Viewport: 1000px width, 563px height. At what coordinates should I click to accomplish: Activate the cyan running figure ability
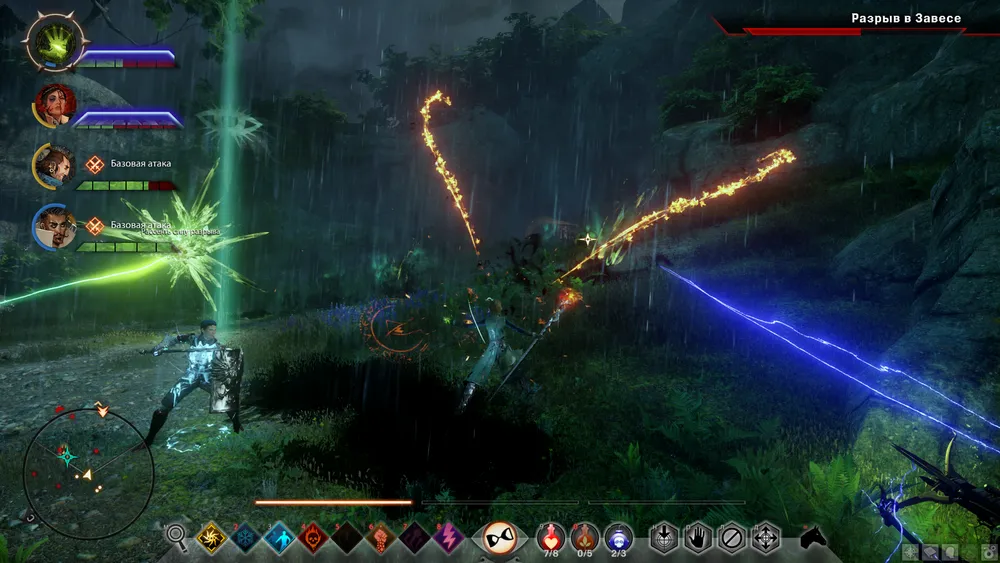point(279,538)
